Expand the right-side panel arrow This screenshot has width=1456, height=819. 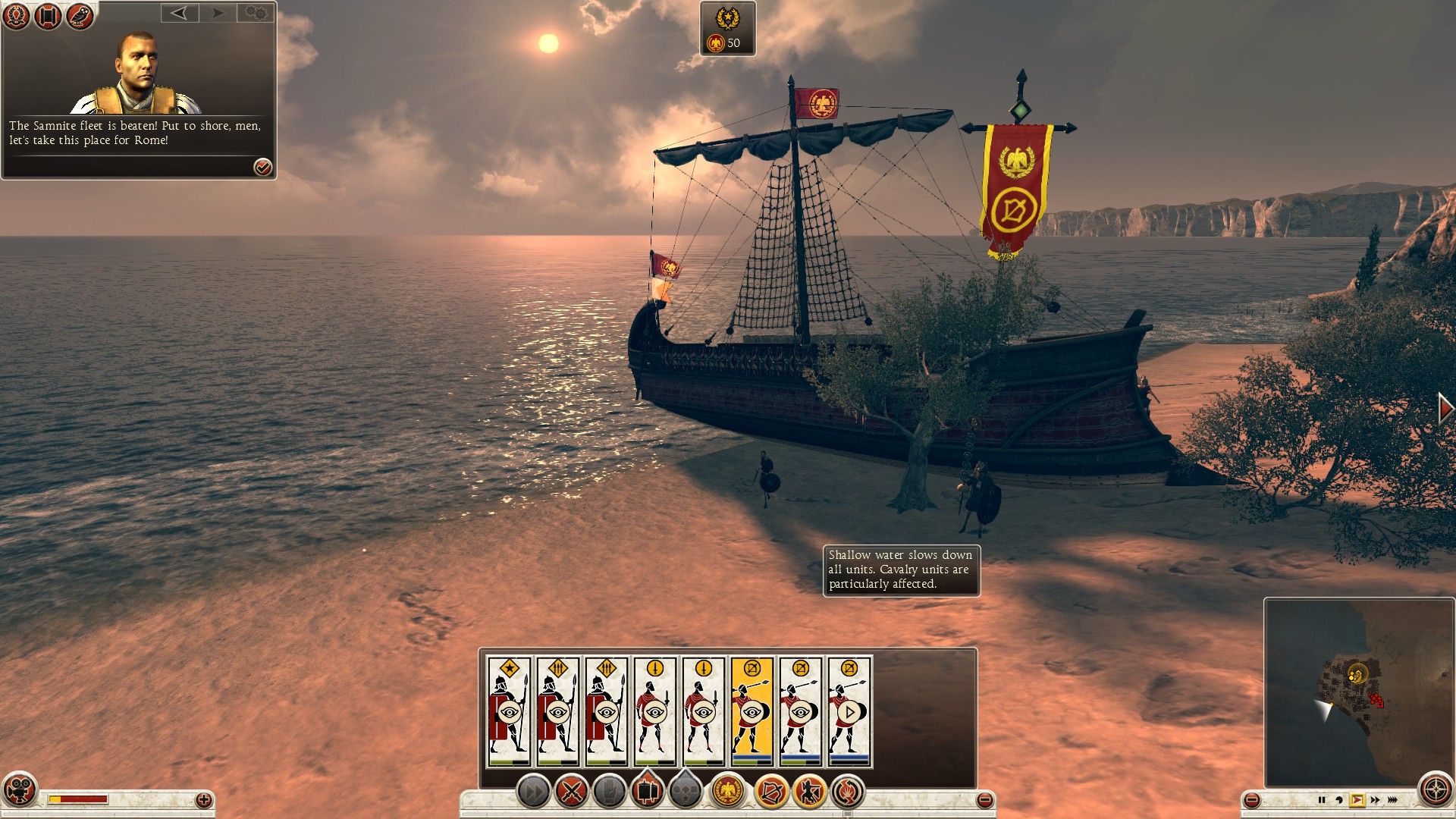tap(1445, 408)
